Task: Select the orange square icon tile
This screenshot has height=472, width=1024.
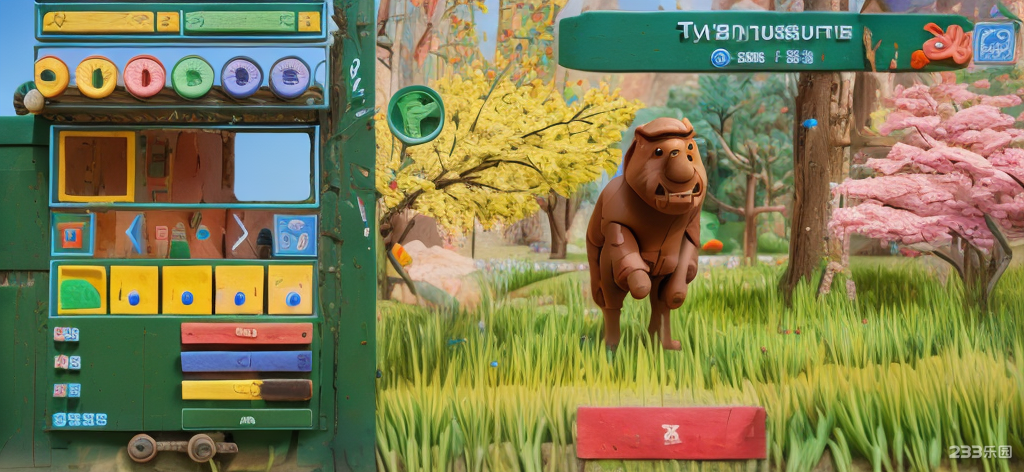Action: click(x=72, y=235)
